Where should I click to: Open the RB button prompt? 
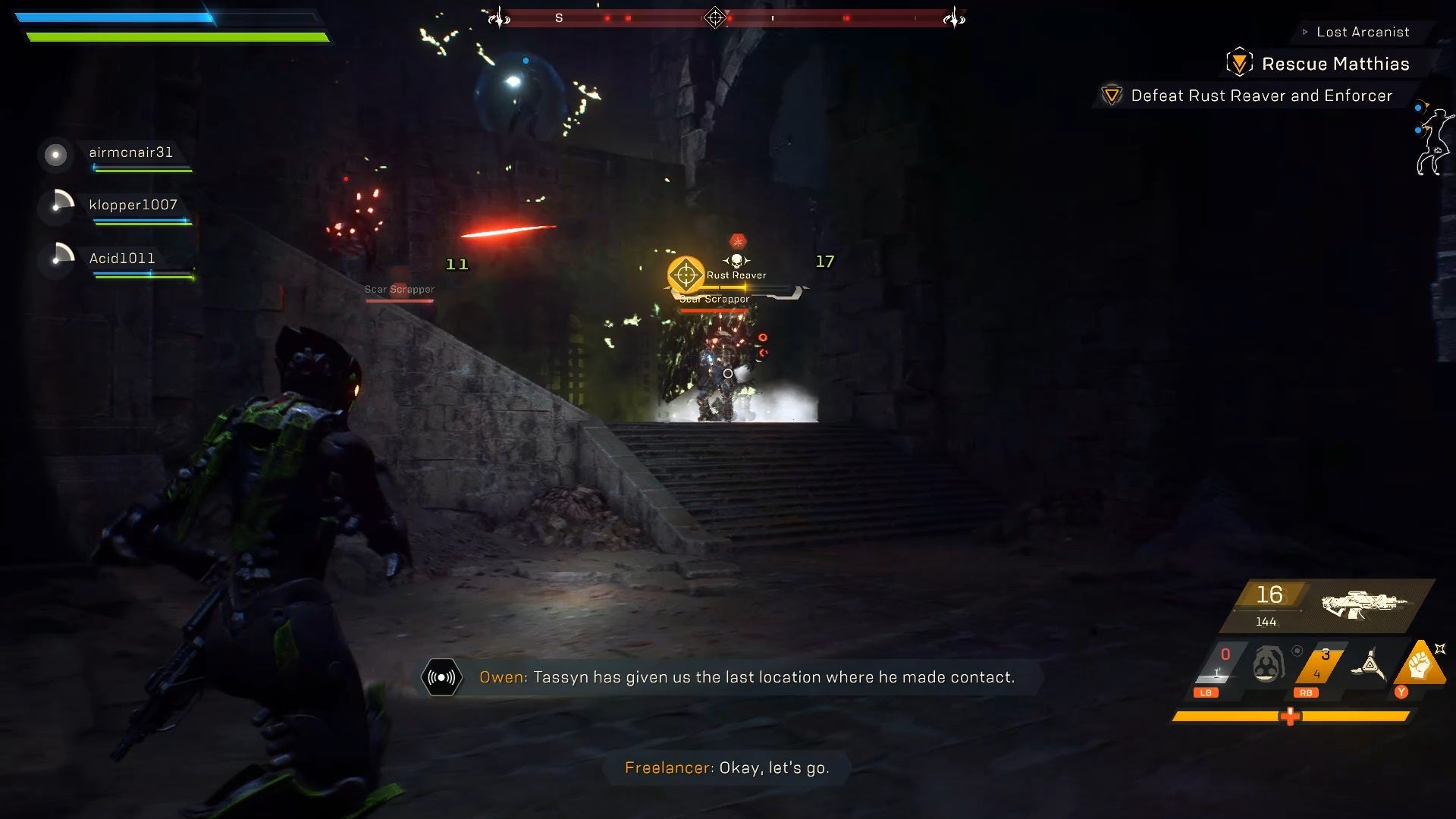tap(1306, 692)
